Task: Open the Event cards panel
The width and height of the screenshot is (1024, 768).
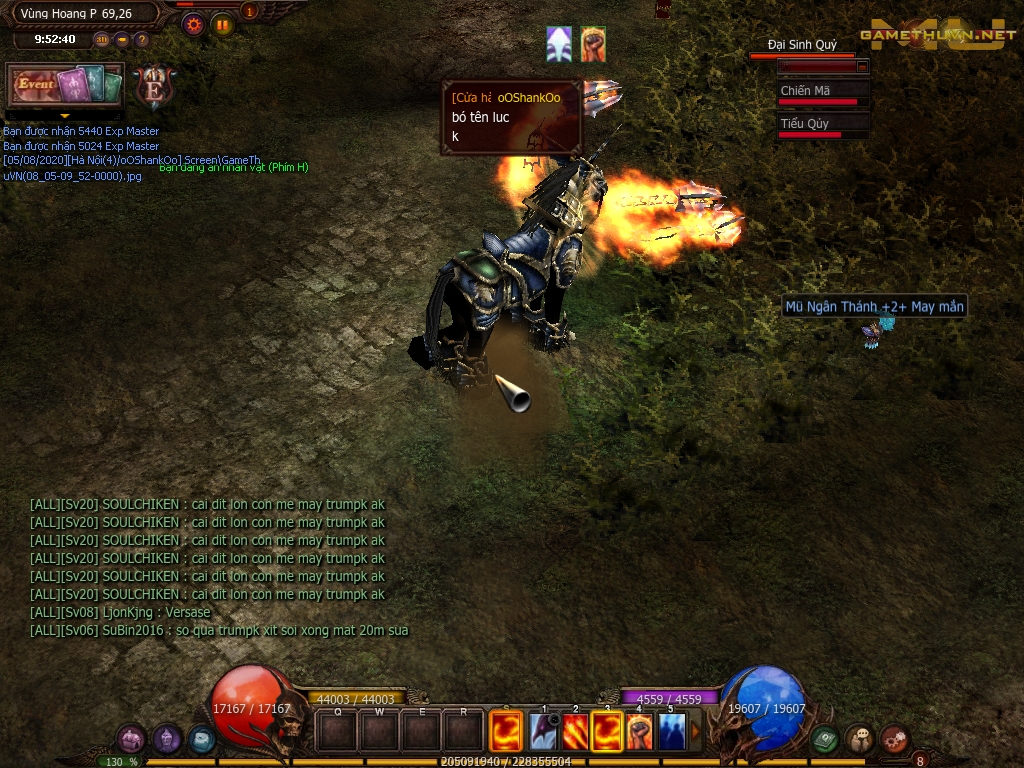Action: (65, 85)
